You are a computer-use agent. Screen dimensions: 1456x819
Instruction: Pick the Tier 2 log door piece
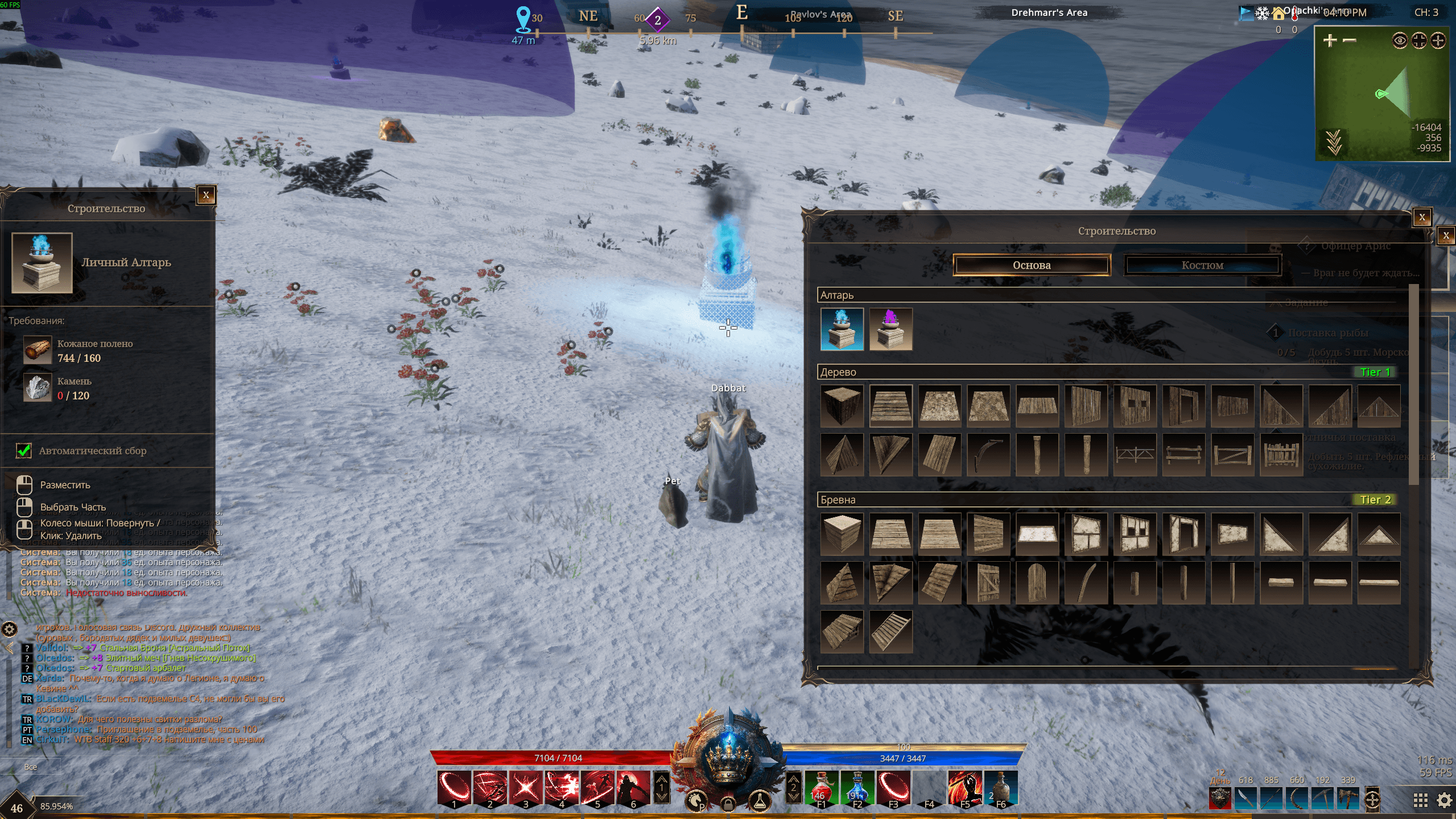(988, 582)
